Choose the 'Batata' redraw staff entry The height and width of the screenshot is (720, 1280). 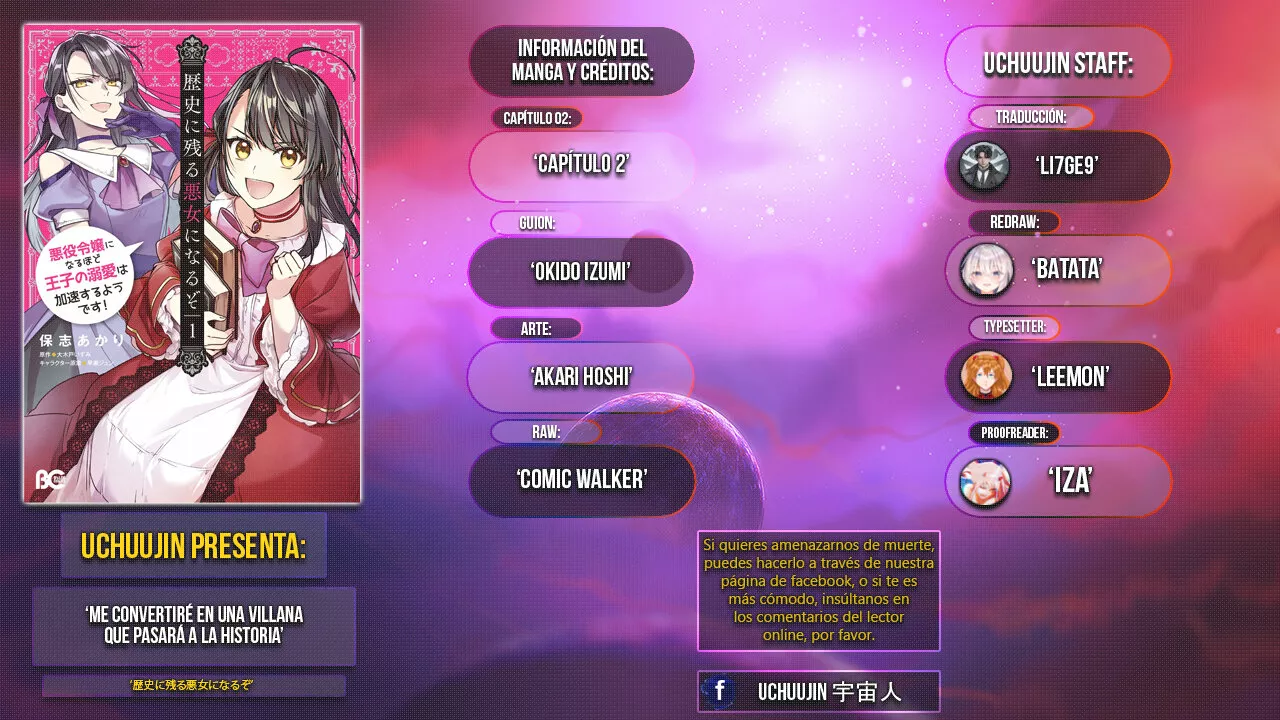coord(1058,270)
